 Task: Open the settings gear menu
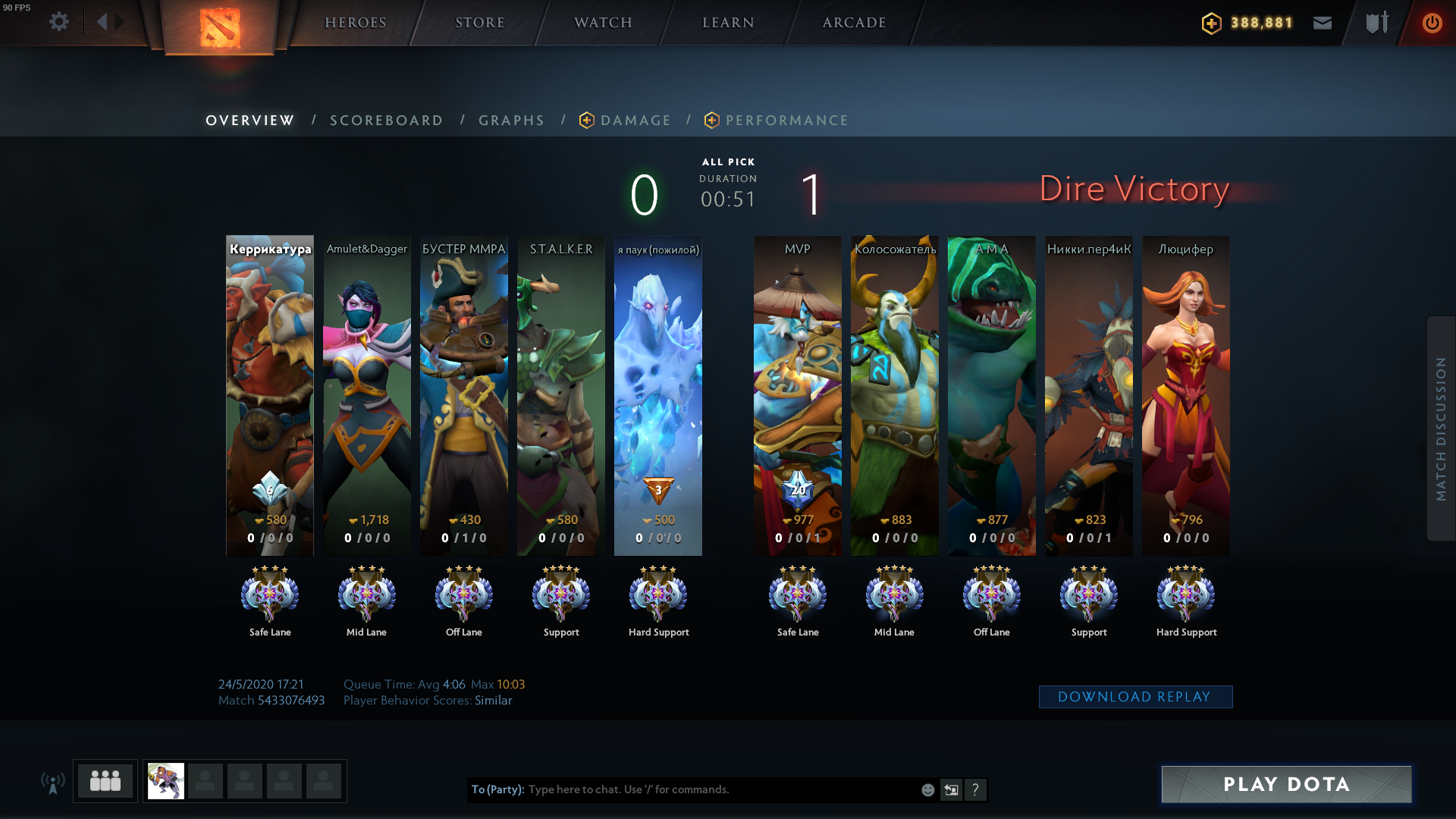tap(59, 22)
